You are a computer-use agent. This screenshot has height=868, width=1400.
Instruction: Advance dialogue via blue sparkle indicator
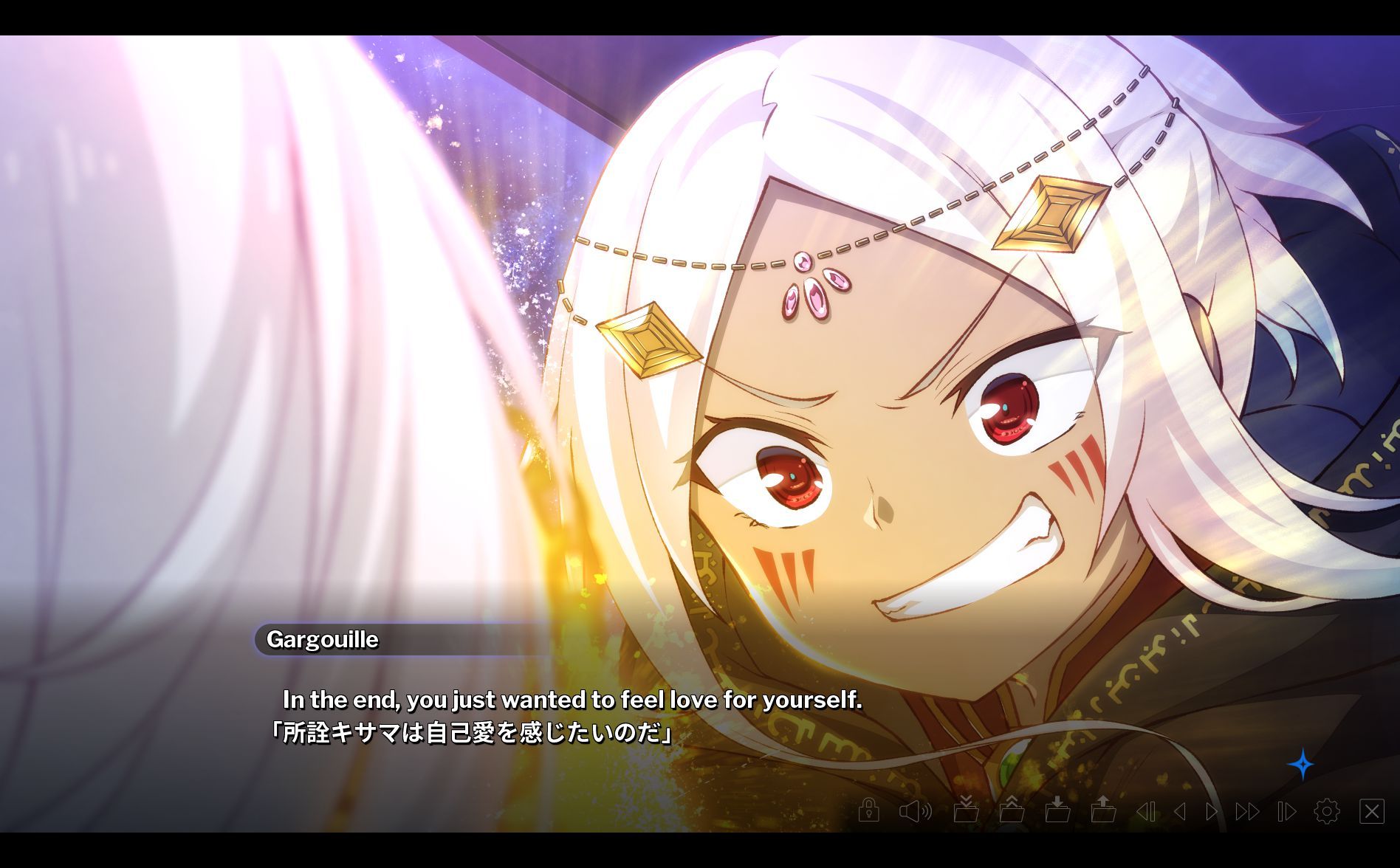pos(1301,765)
